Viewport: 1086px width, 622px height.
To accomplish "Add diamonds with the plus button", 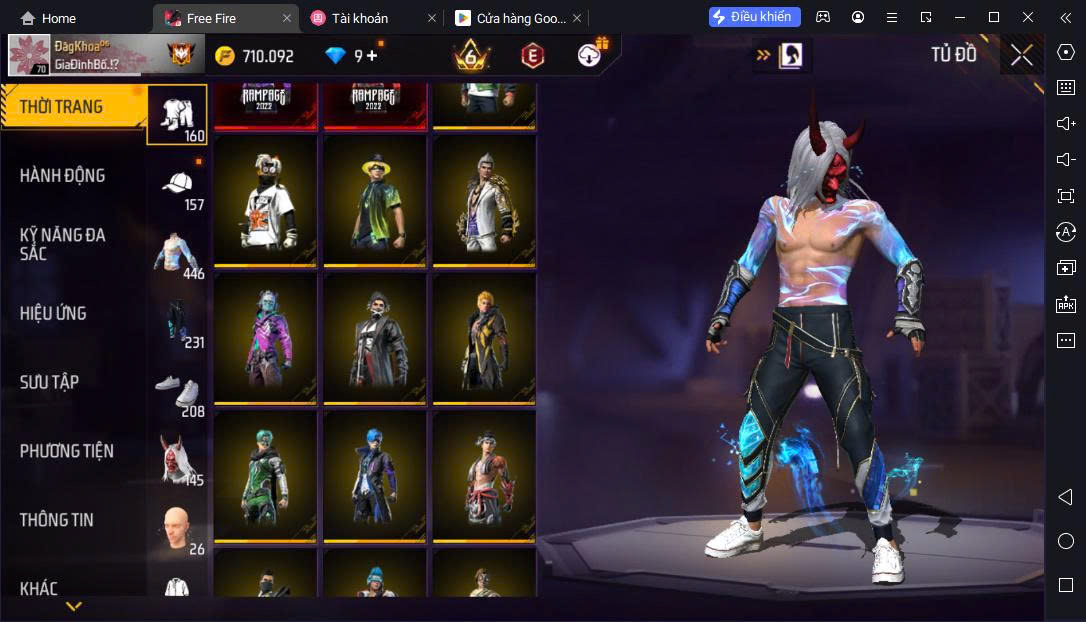I will (x=372, y=56).
